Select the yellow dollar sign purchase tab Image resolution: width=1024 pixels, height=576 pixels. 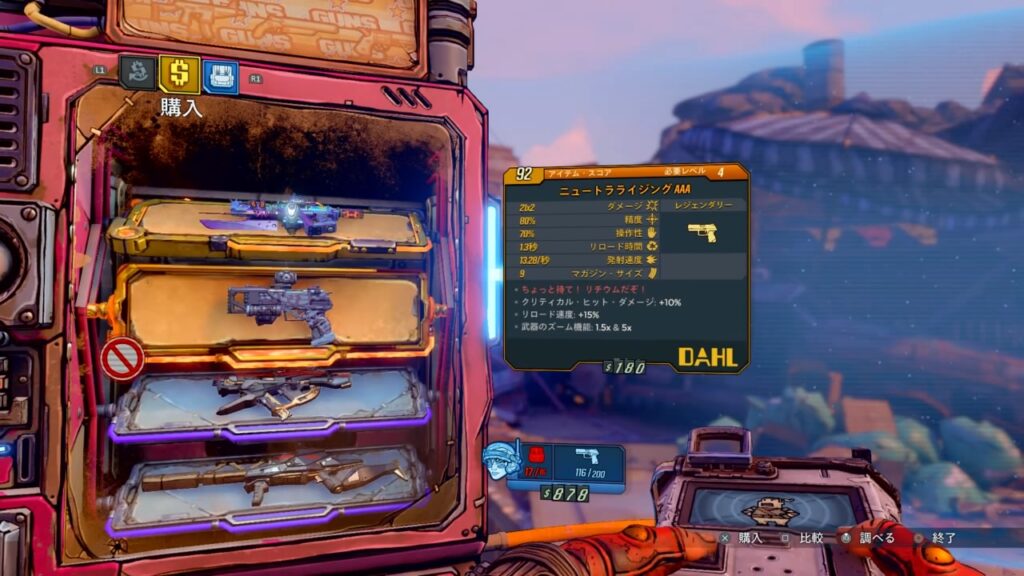point(179,74)
